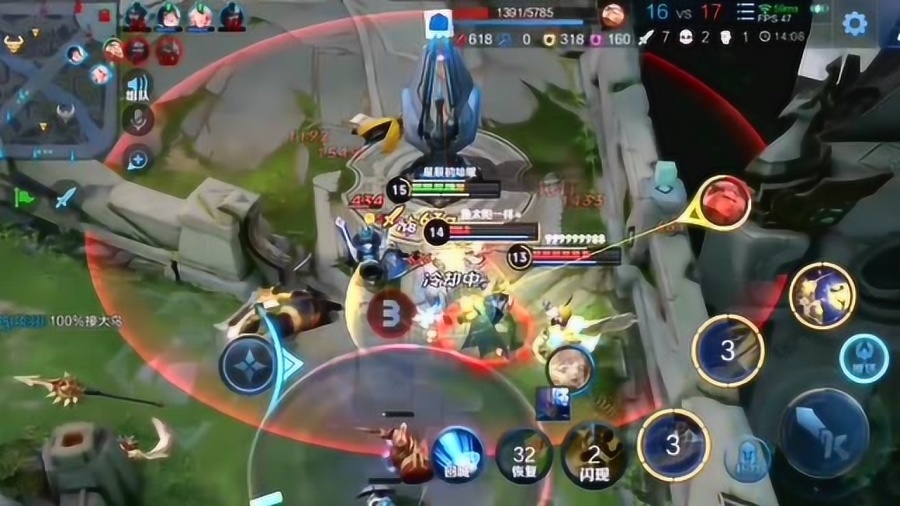Use the Restore (恢复) heal button
The image size is (900, 506).
click(525, 456)
